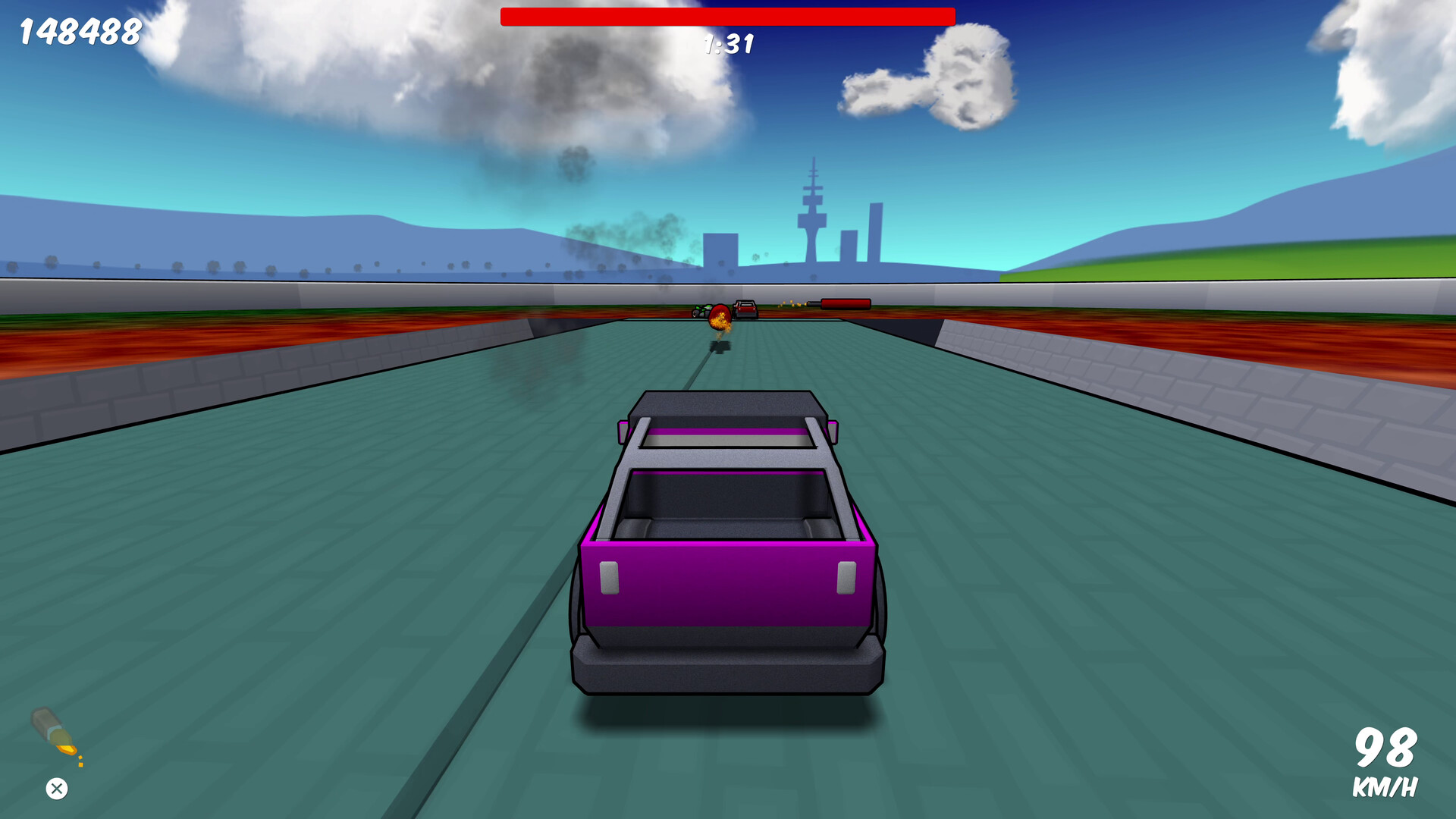Image resolution: width=1456 pixels, height=819 pixels.
Task: Click the muzzle flash sparks near the pickup
Action: click(791, 305)
